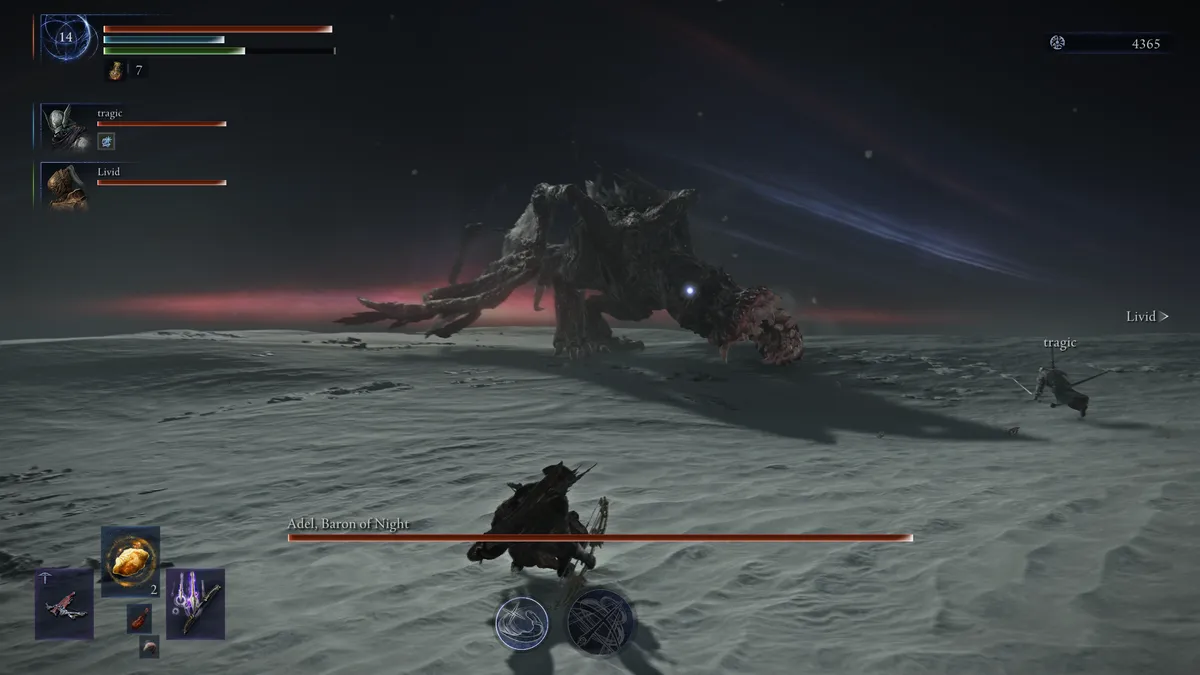Click the small red pouch item slot

139,617
